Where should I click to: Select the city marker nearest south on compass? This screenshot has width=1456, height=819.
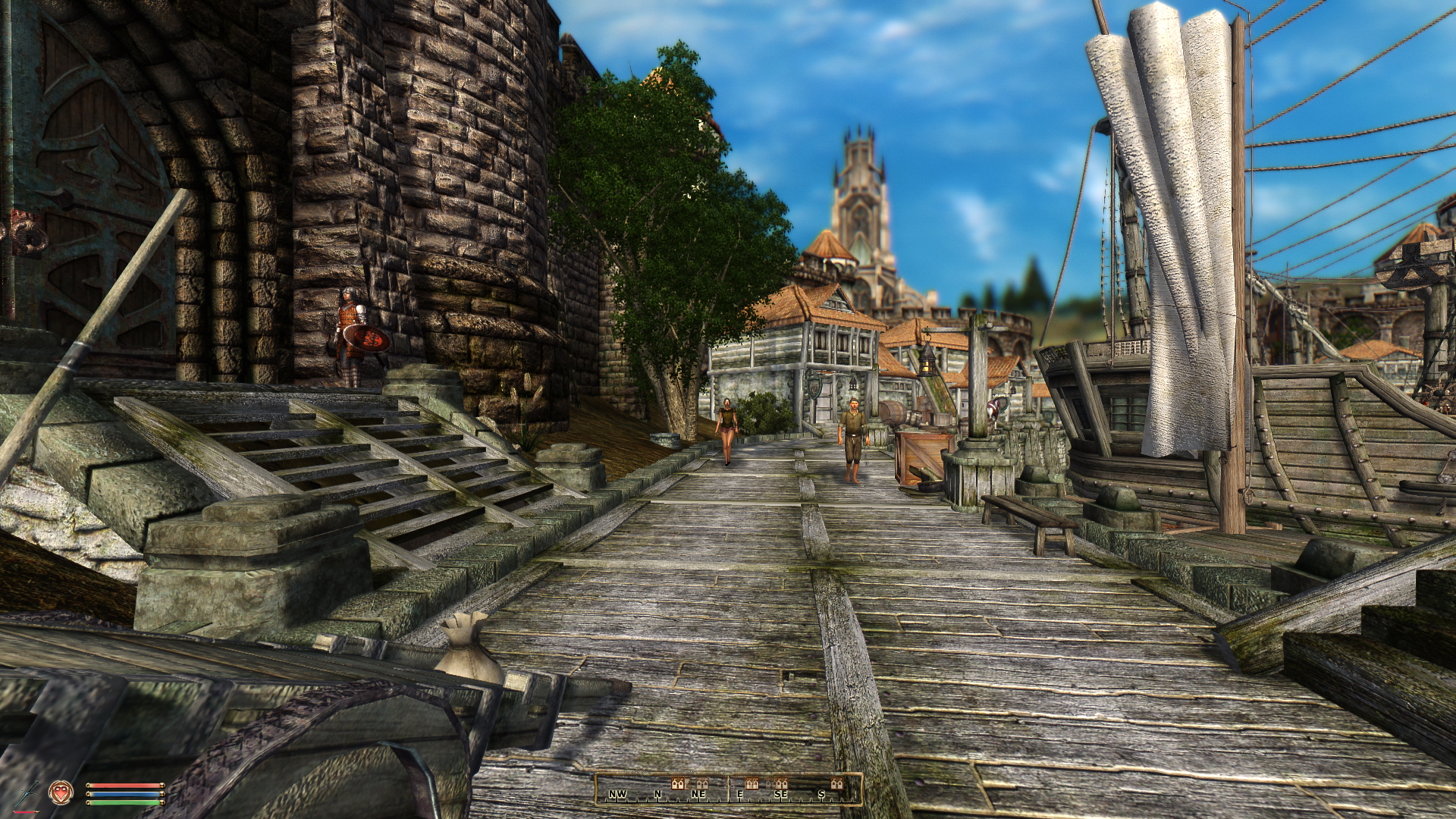[x=836, y=783]
